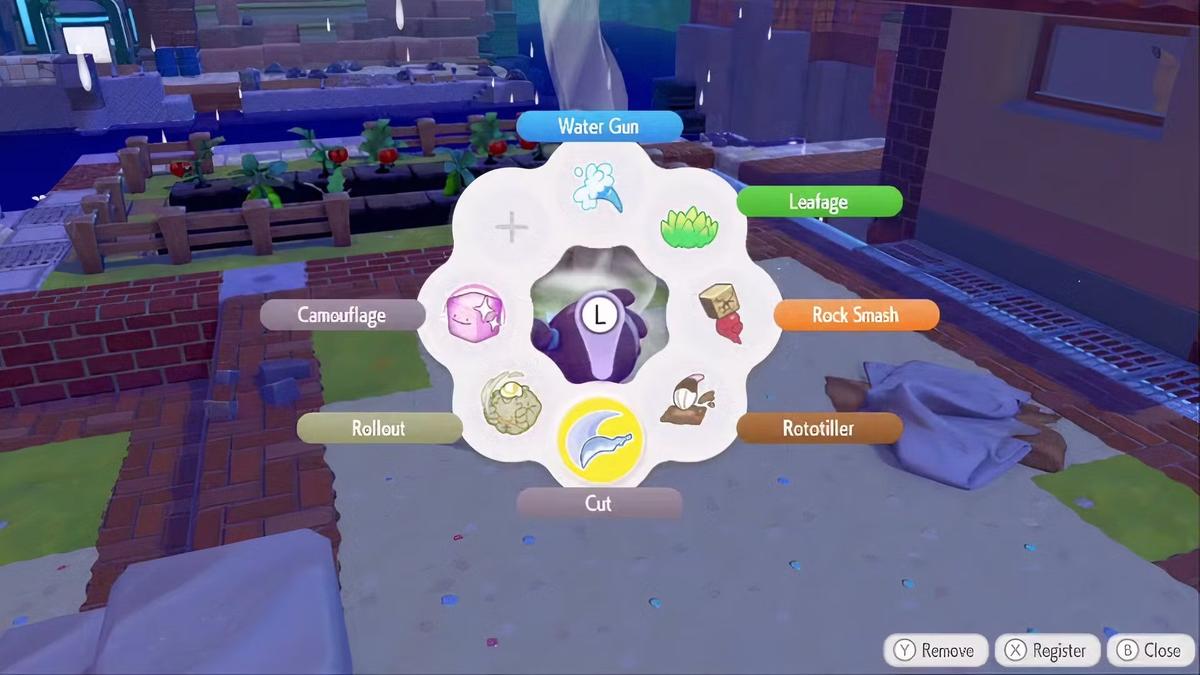The height and width of the screenshot is (675, 1200).
Task: Choose the Rollout label
Action: point(379,429)
